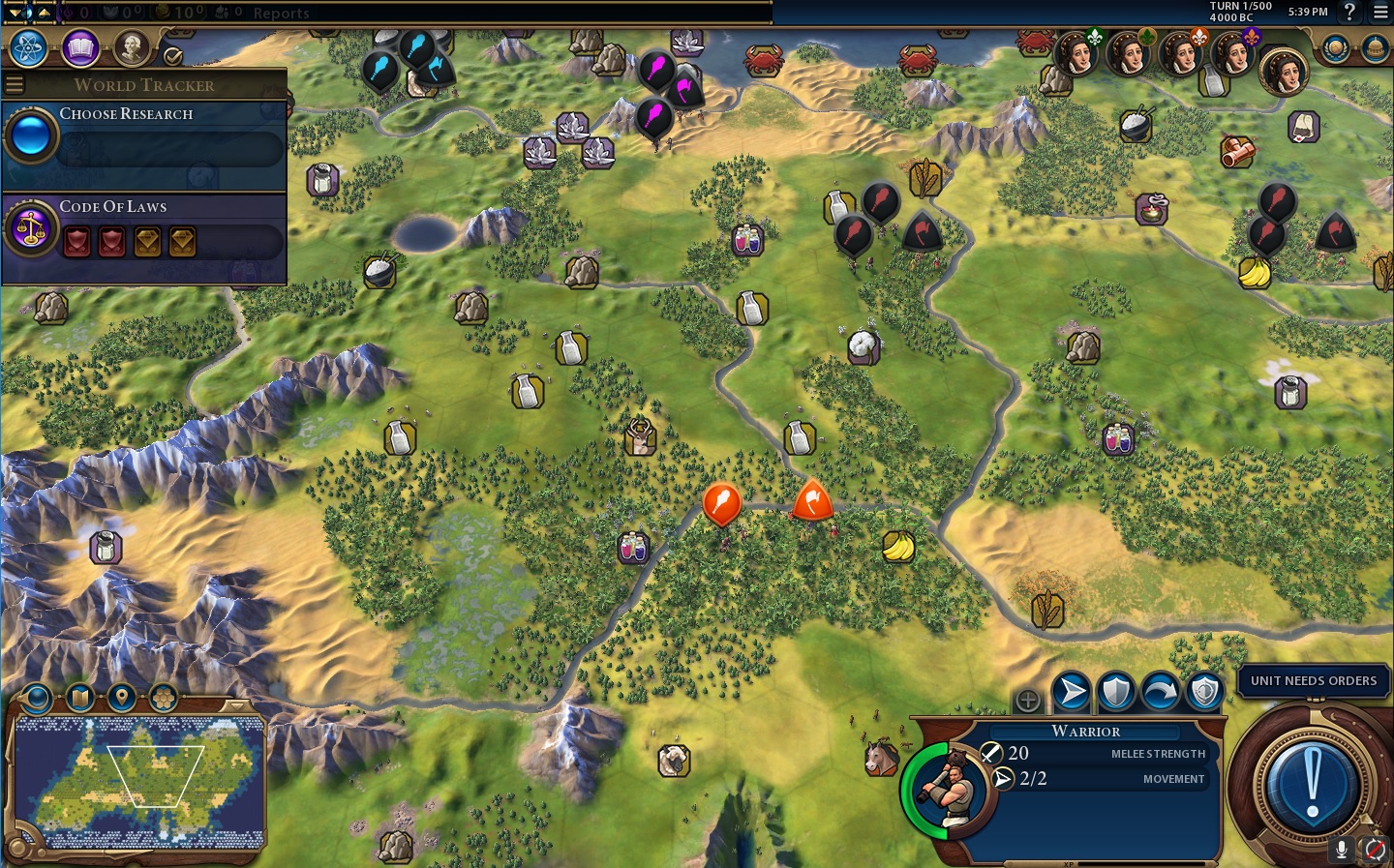The image size is (1394, 868).
Task: Click on the minimap
Action: [140, 782]
